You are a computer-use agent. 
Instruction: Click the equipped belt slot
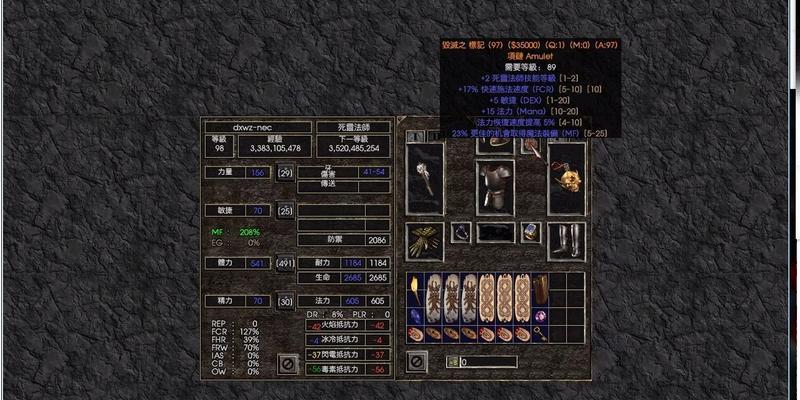click(x=496, y=233)
